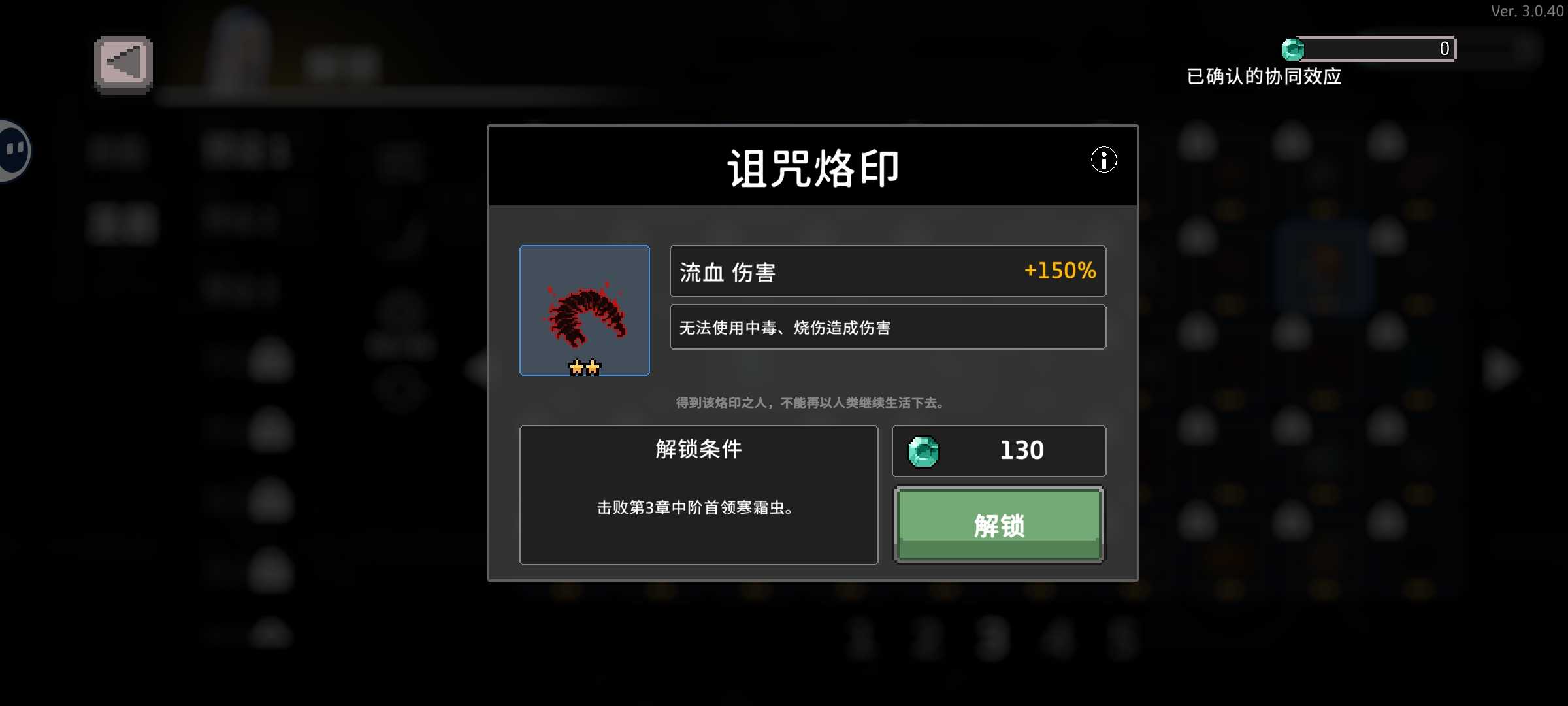Click the circular pause tab on the left edge
Viewport: 1568px width, 706px height.
(12, 149)
